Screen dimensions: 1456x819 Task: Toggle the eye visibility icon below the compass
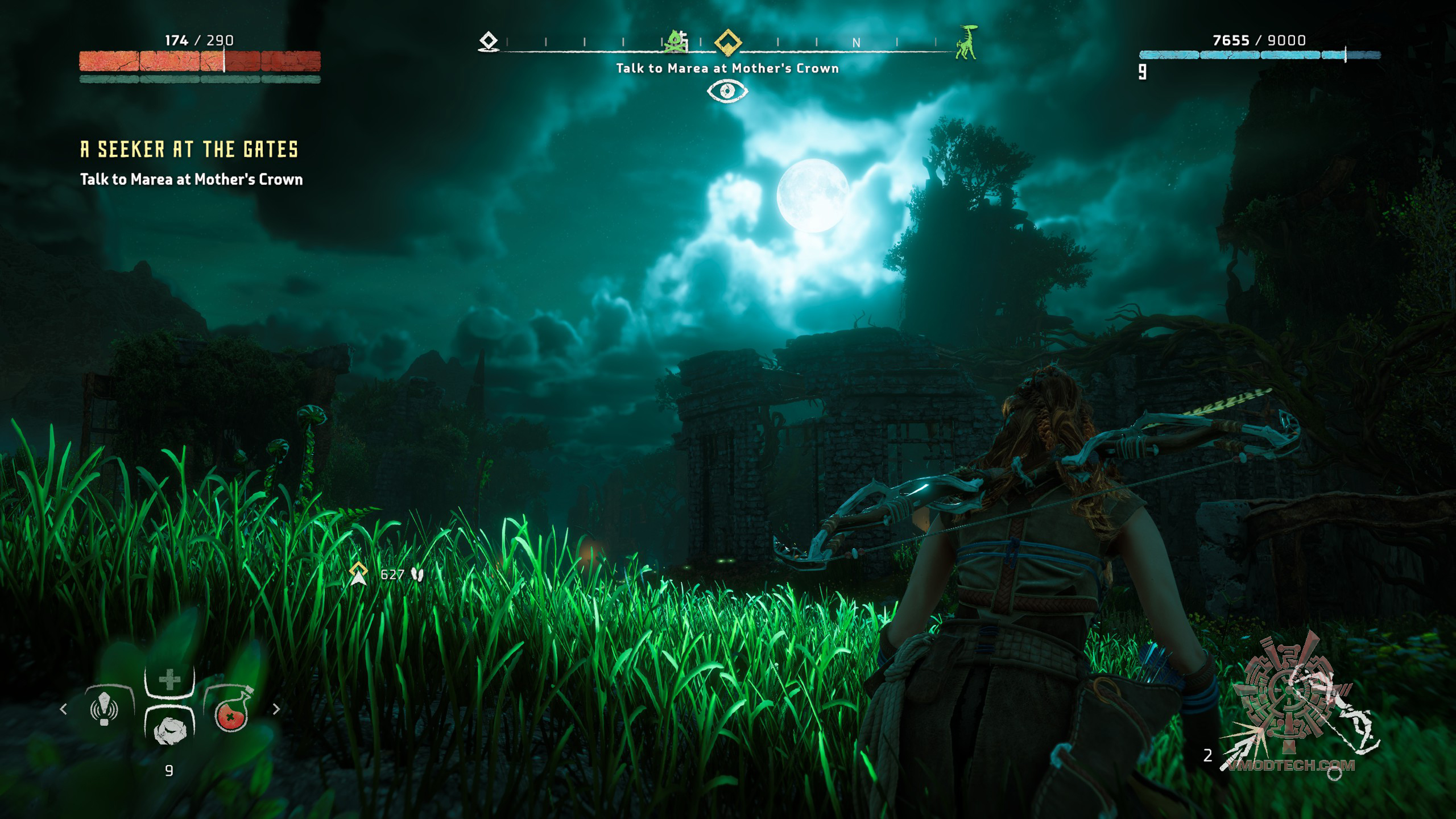(727, 91)
